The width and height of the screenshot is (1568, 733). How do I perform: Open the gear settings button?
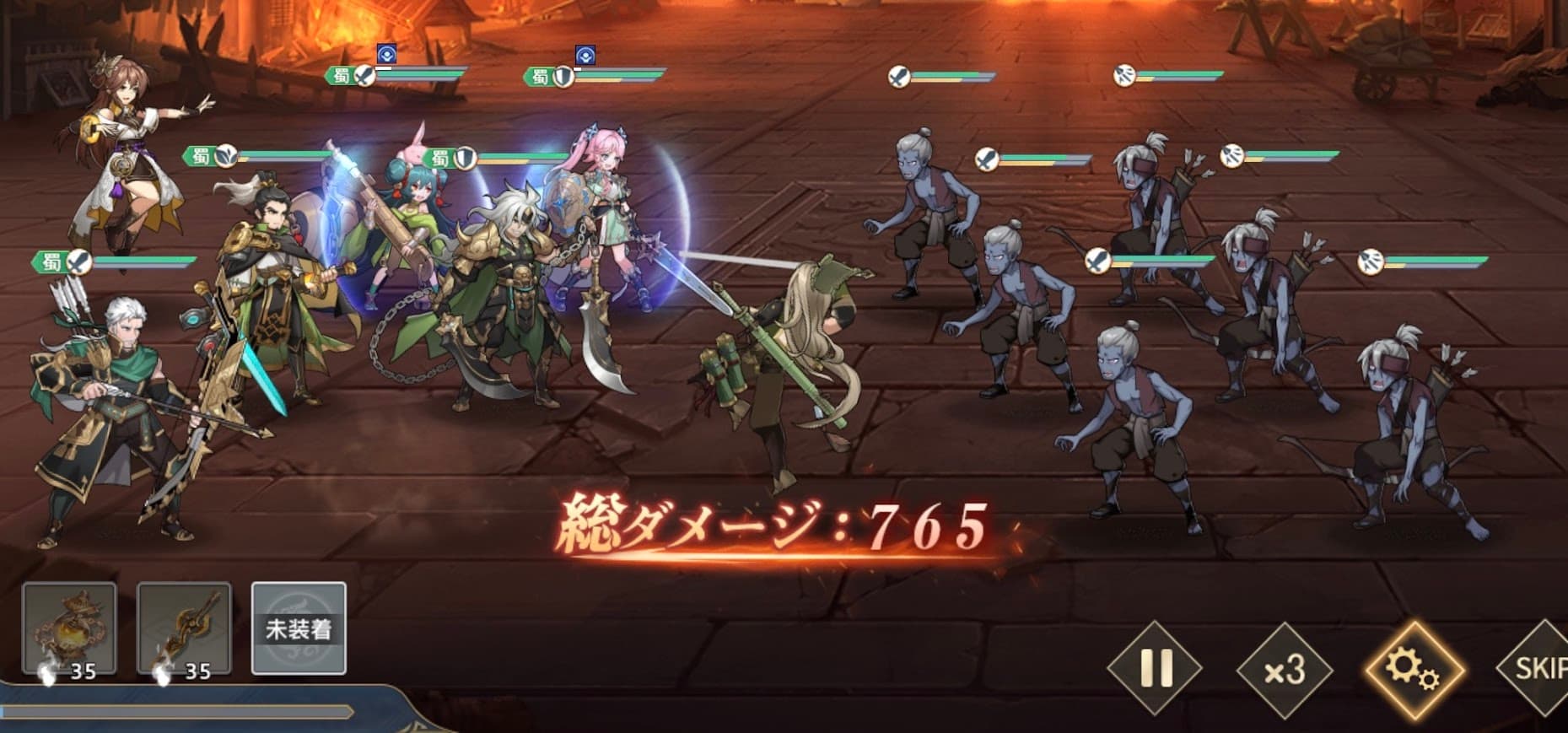(x=1414, y=670)
